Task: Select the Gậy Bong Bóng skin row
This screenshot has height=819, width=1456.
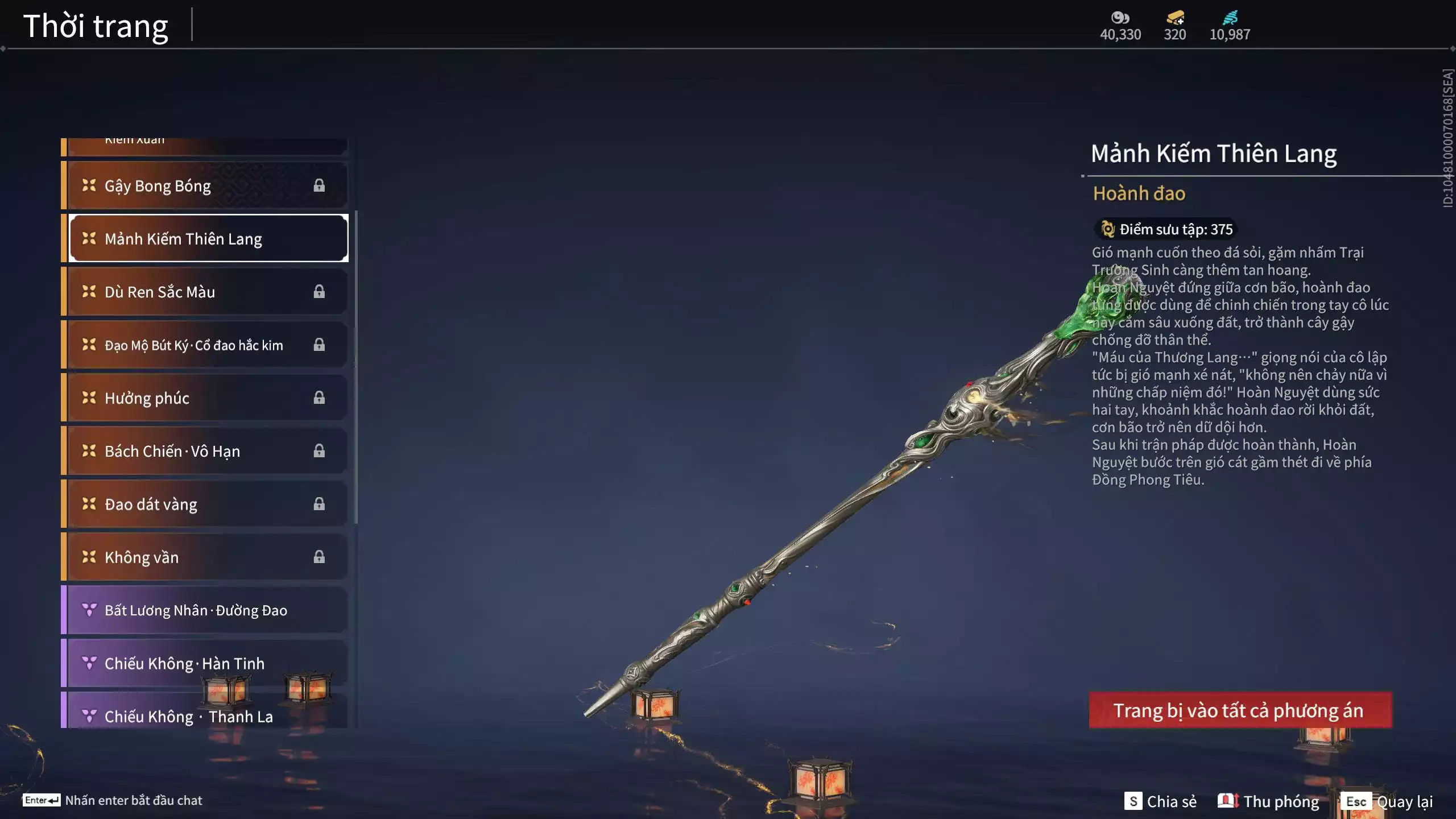Action: pyautogui.click(x=205, y=186)
